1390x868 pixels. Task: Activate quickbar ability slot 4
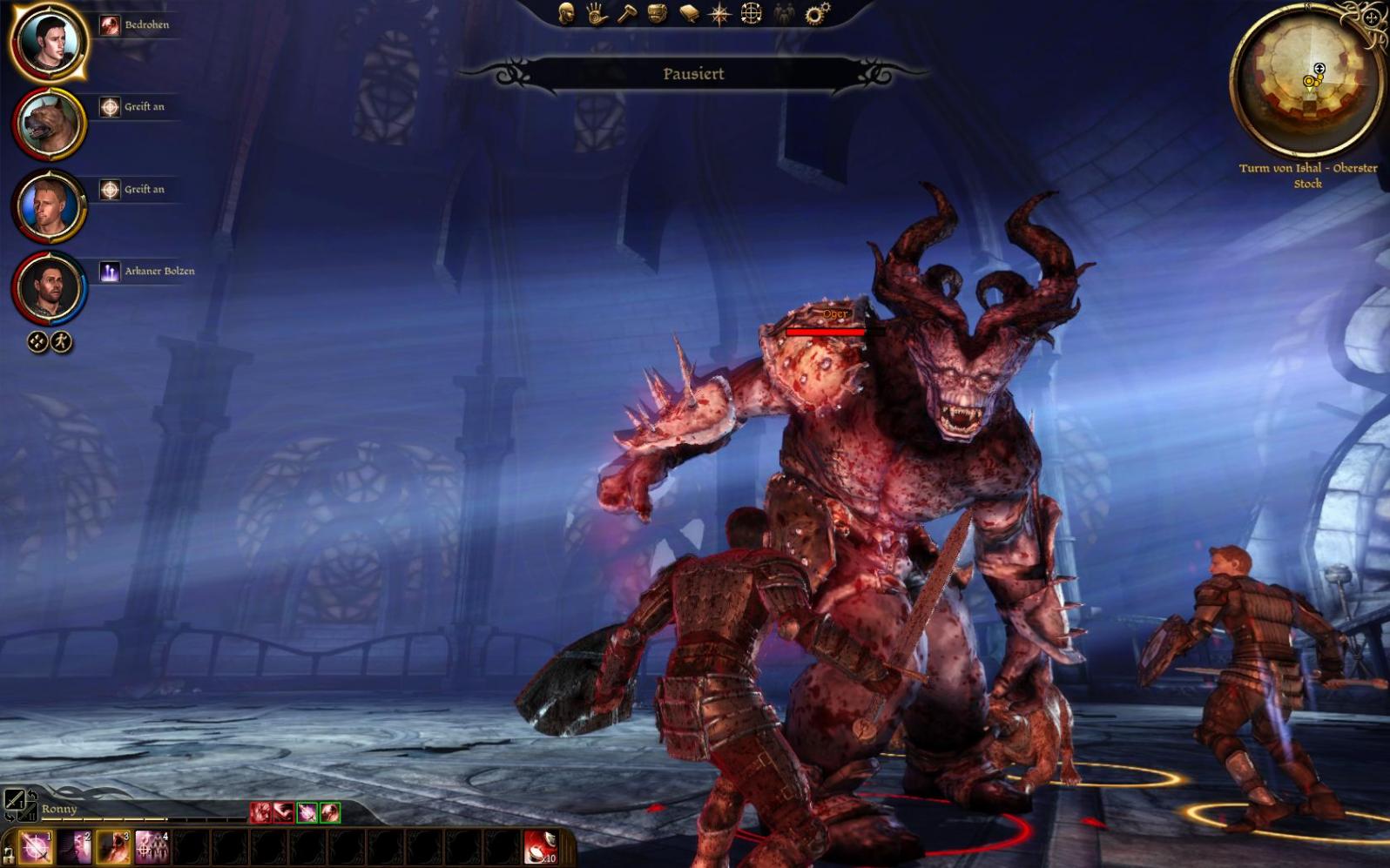pos(152,847)
